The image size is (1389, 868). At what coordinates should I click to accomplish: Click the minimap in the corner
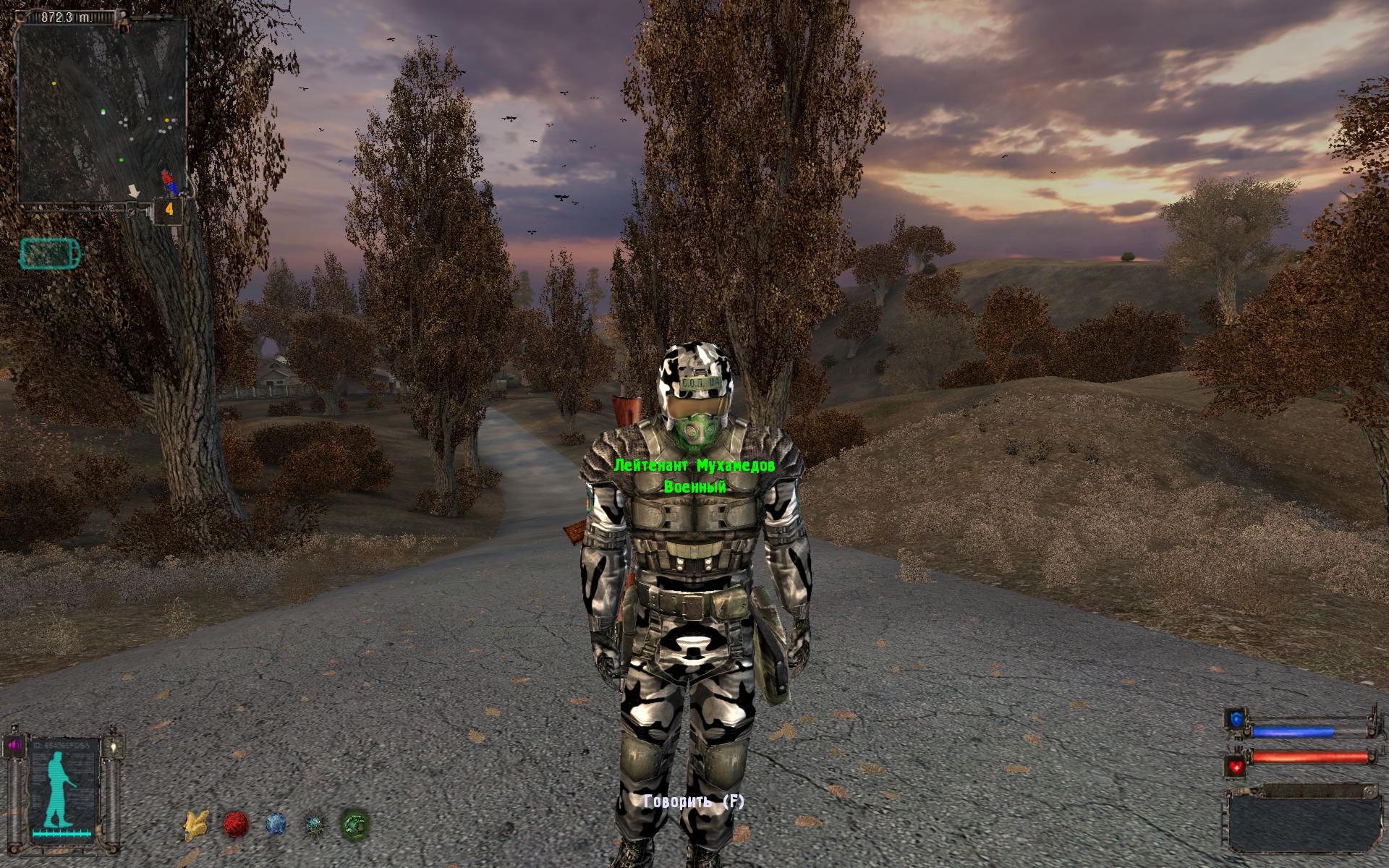tap(101, 110)
